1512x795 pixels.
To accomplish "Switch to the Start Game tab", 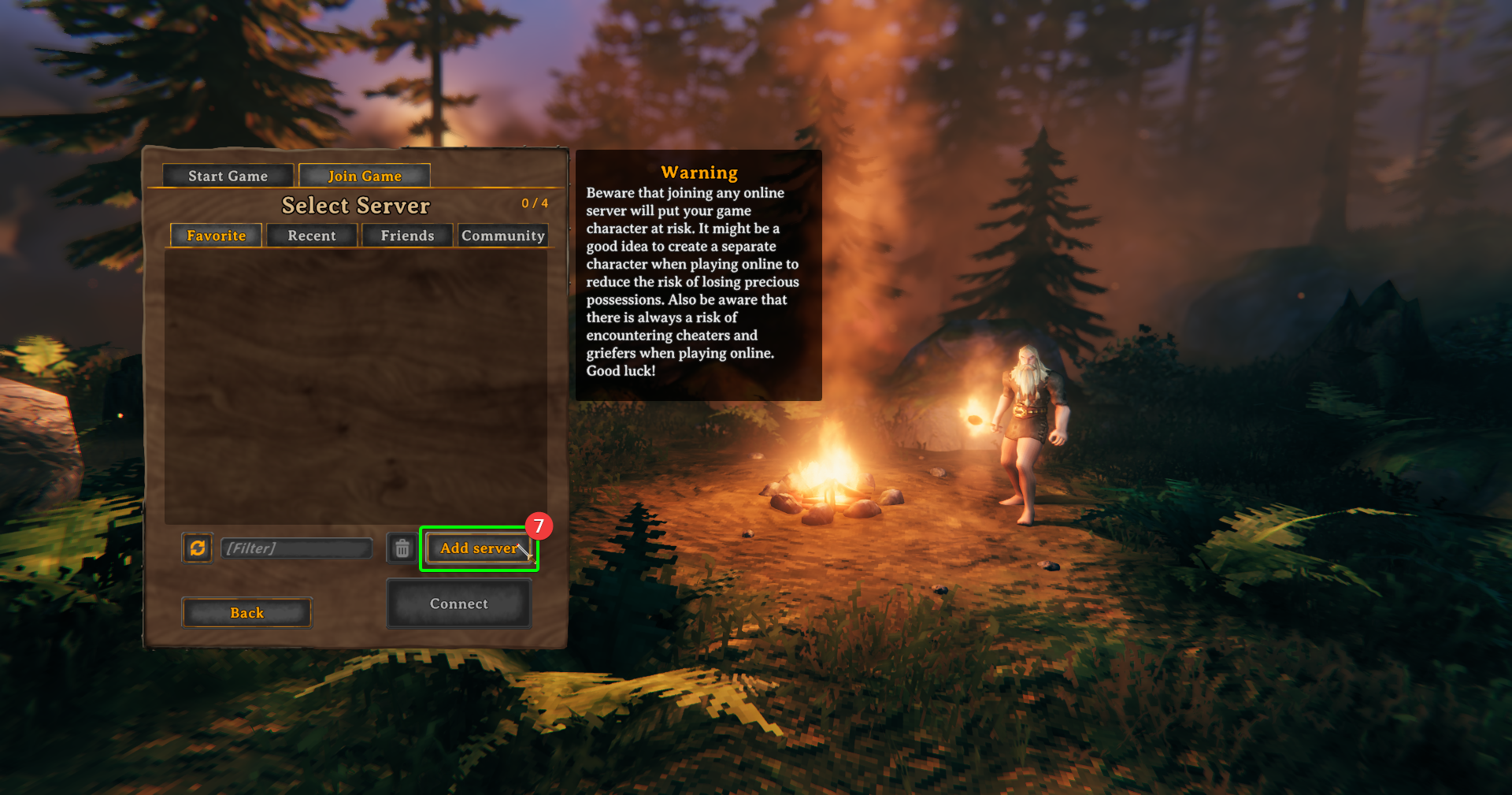I will click(x=228, y=175).
